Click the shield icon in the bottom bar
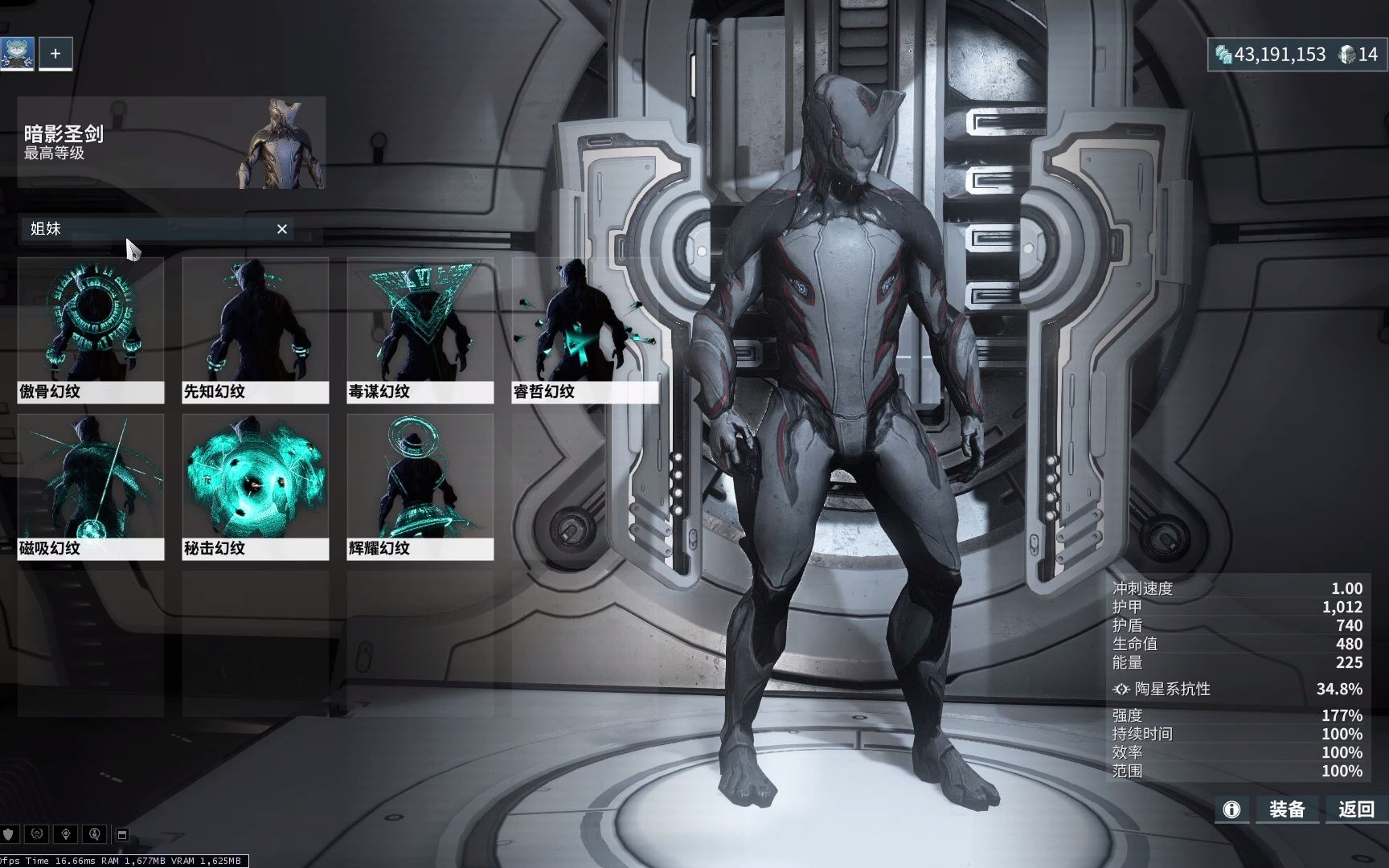This screenshot has height=868, width=1389. pos(9,834)
